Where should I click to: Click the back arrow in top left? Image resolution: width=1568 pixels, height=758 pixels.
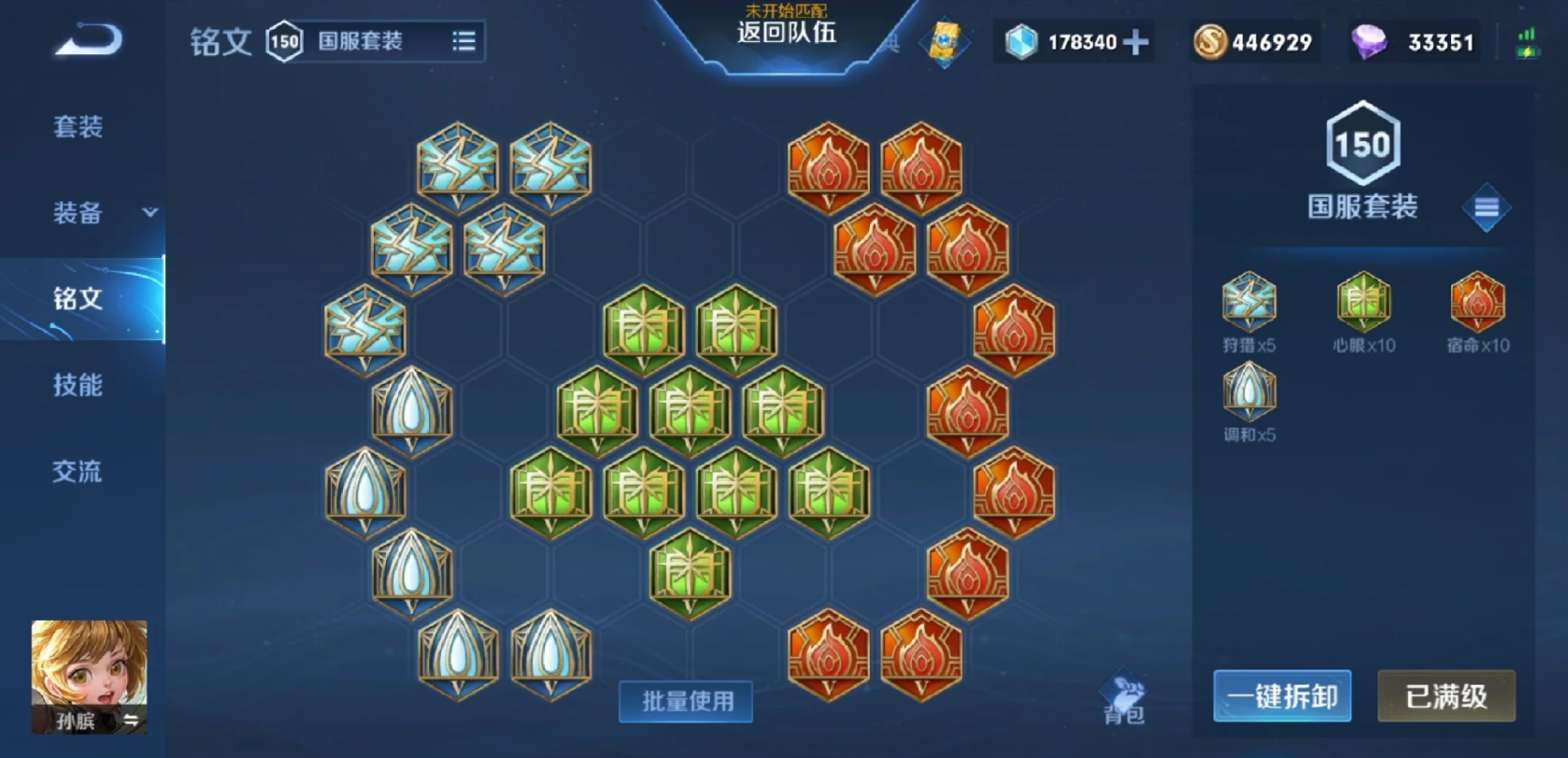click(x=88, y=39)
